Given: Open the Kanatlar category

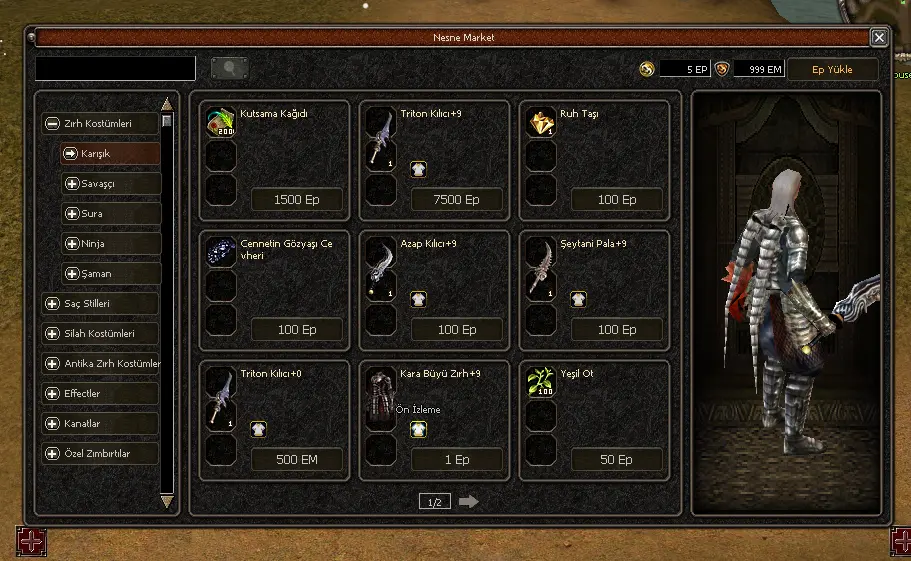Looking at the screenshot, I should click(x=101, y=423).
